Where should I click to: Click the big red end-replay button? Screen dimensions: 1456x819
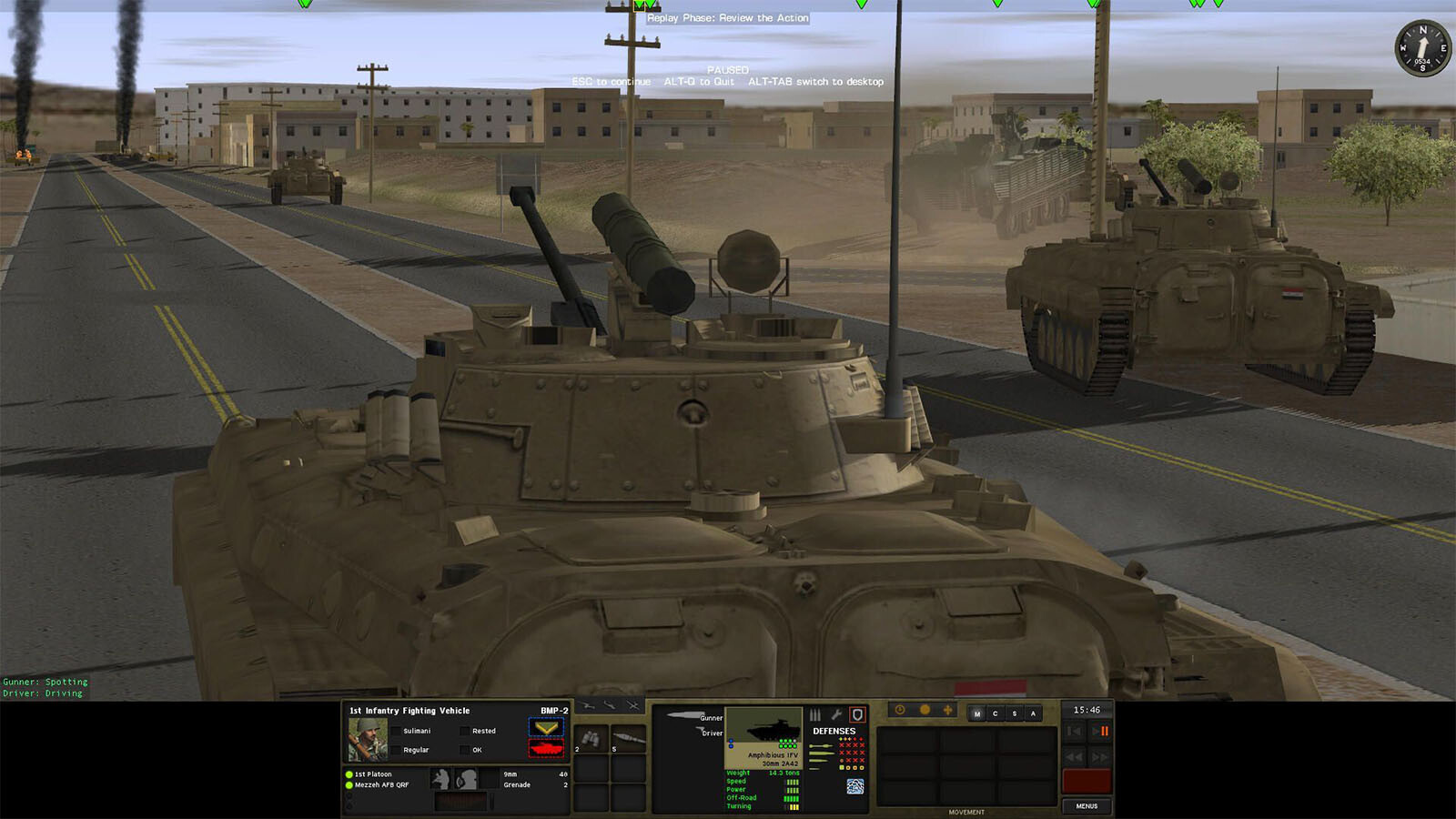pyautogui.click(x=1087, y=781)
